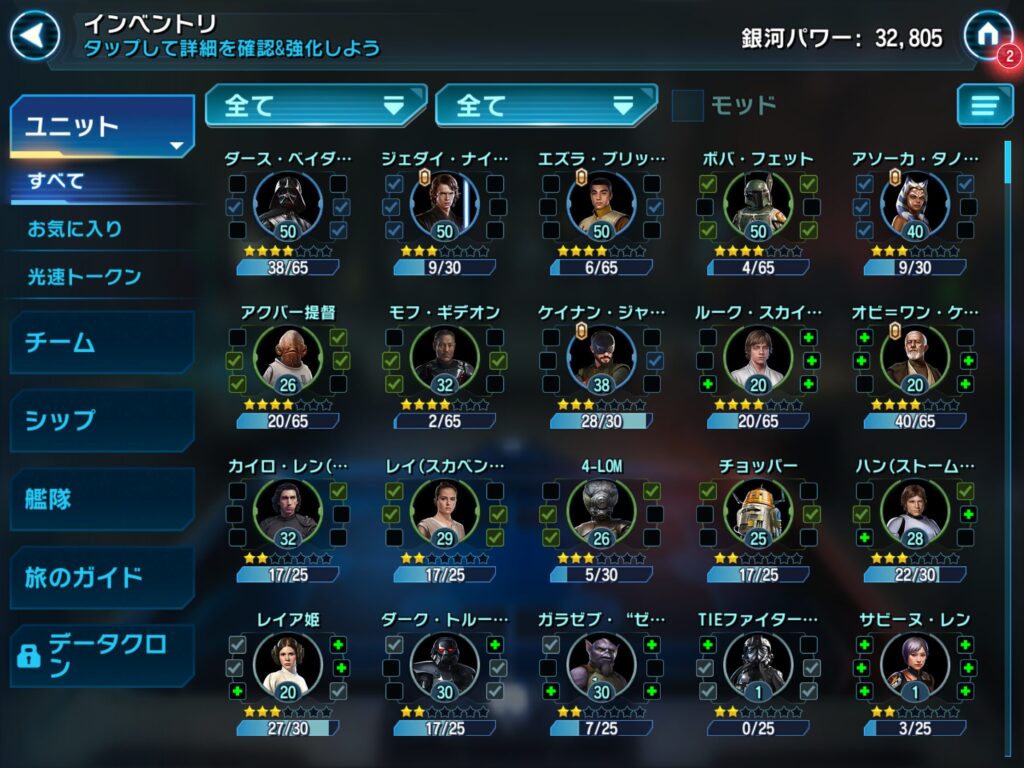
Task: Show the お気に入り favorites filter
Action: pyautogui.click(x=75, y=229)
